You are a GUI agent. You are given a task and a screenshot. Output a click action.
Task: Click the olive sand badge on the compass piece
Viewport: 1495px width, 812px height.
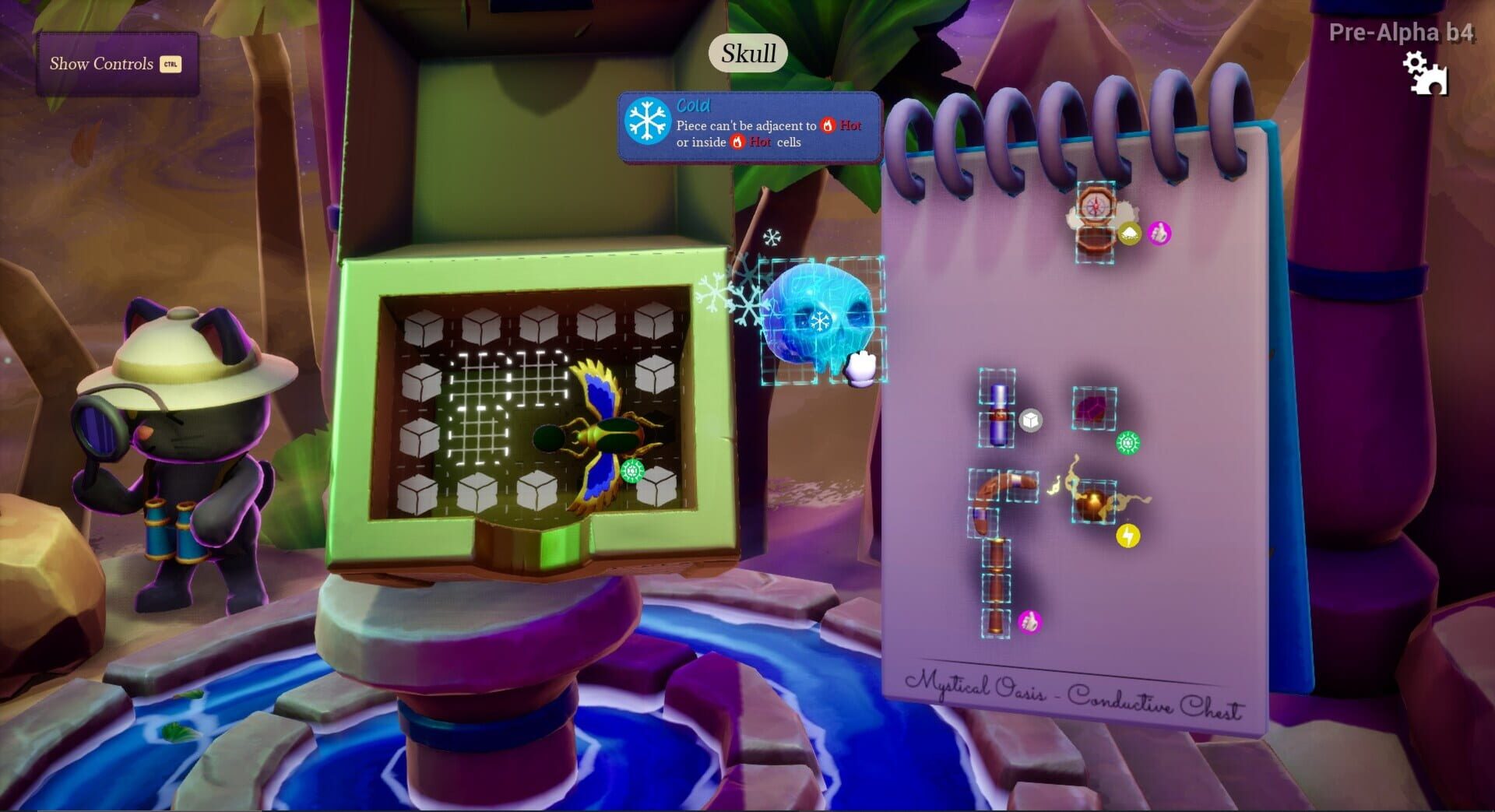pos(1131,233)
